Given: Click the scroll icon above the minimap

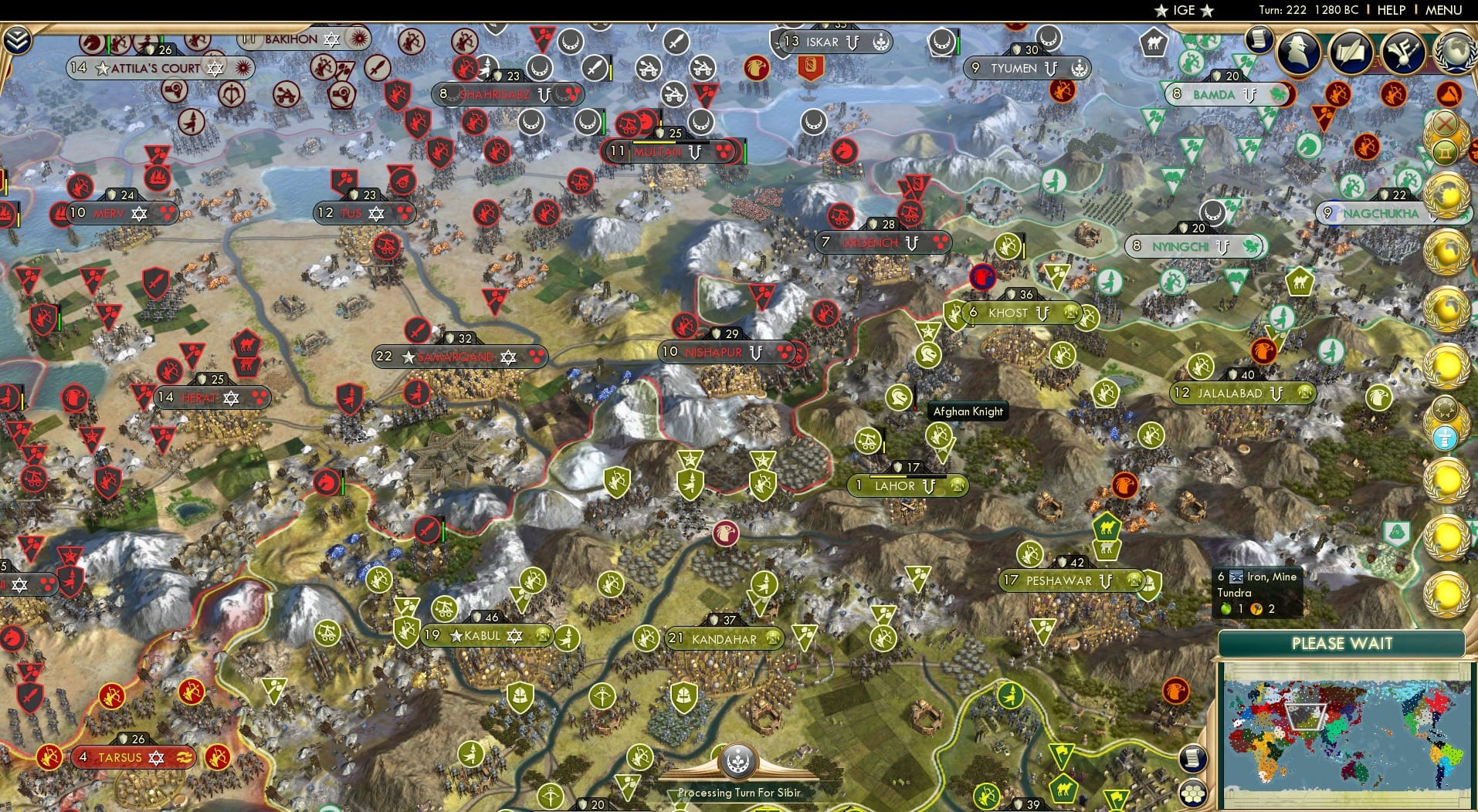Looking at the screenshot, I should point(1194,760).
